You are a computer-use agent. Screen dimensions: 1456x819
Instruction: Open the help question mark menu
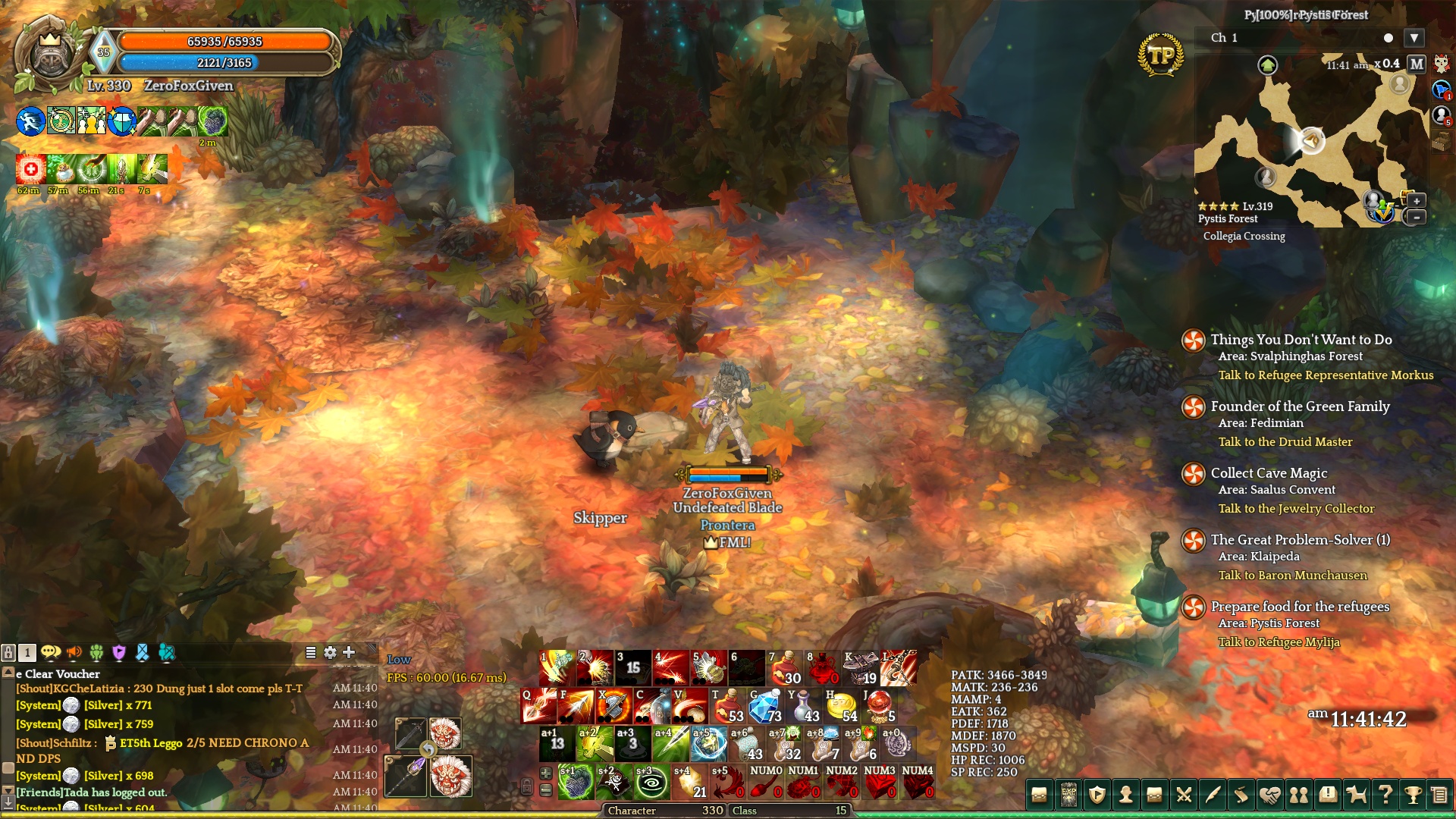1385,795
